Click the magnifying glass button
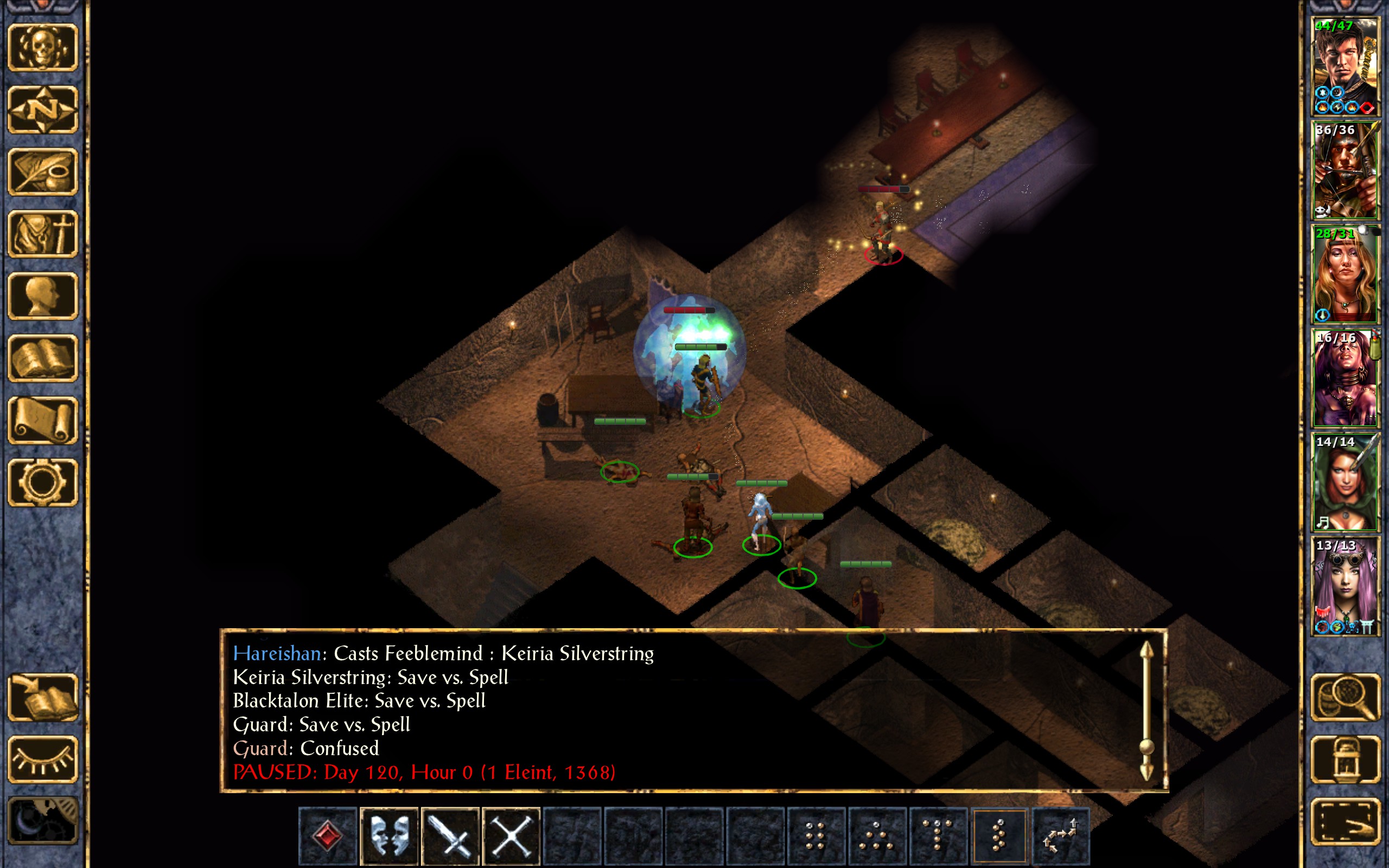 tap(1345, 697)
